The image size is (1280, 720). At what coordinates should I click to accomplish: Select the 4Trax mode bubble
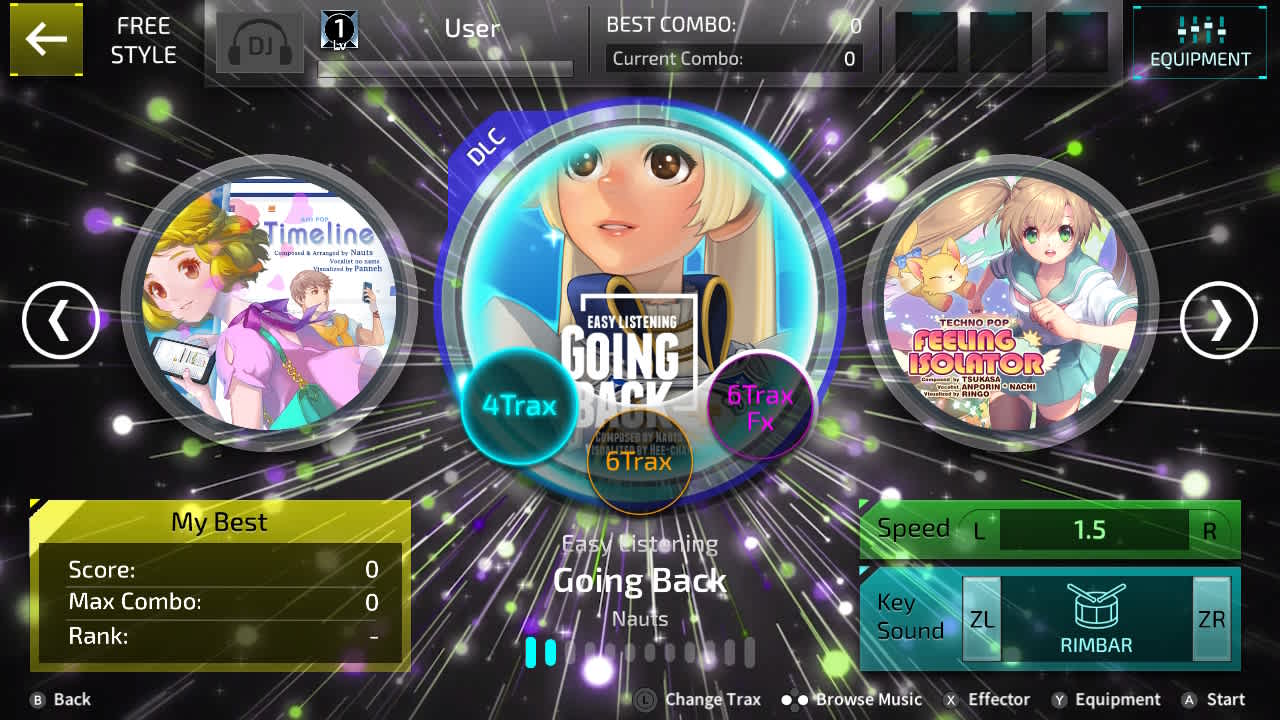(519, 405)
